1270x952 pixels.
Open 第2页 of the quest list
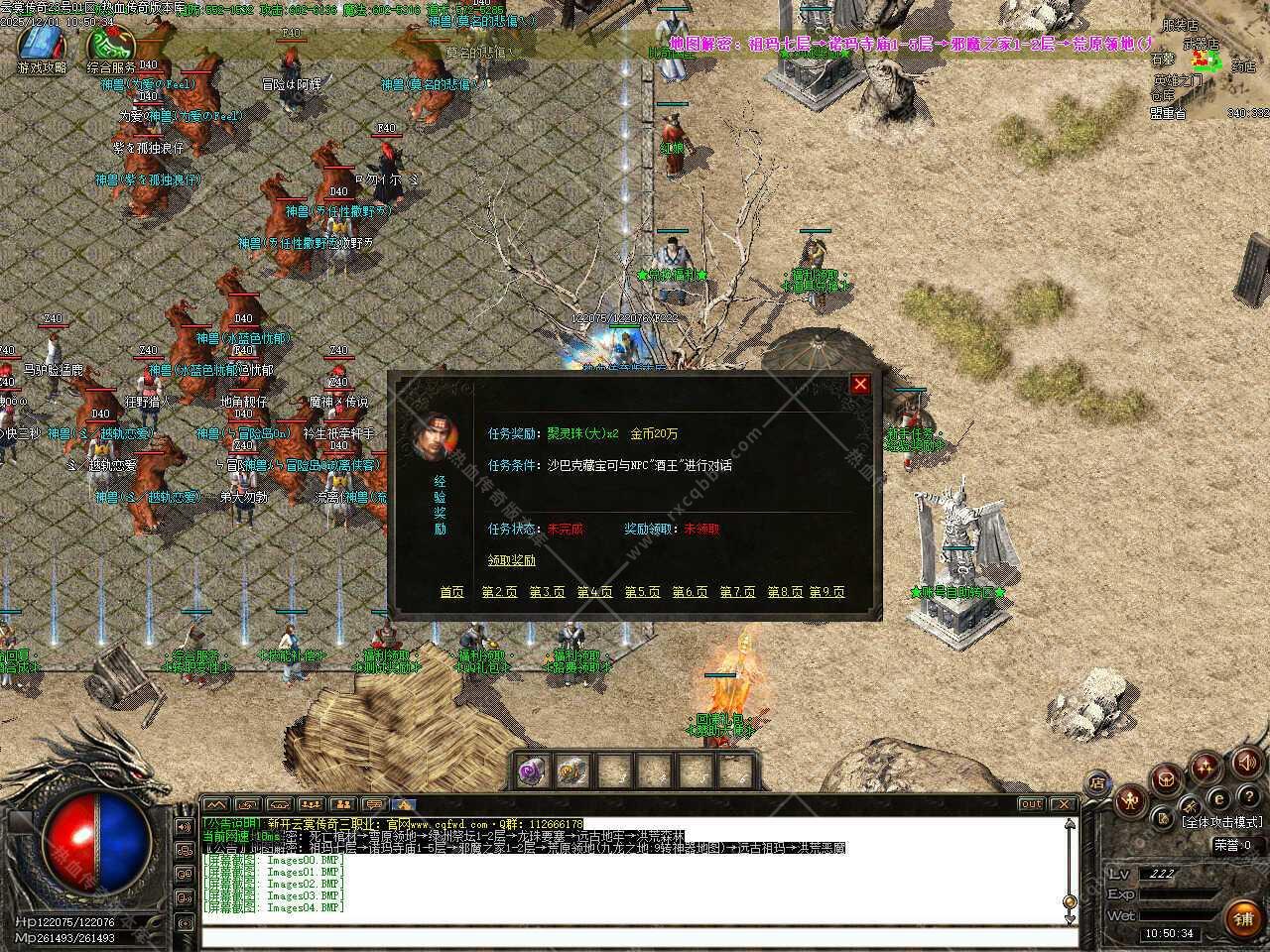coord(499,592)
